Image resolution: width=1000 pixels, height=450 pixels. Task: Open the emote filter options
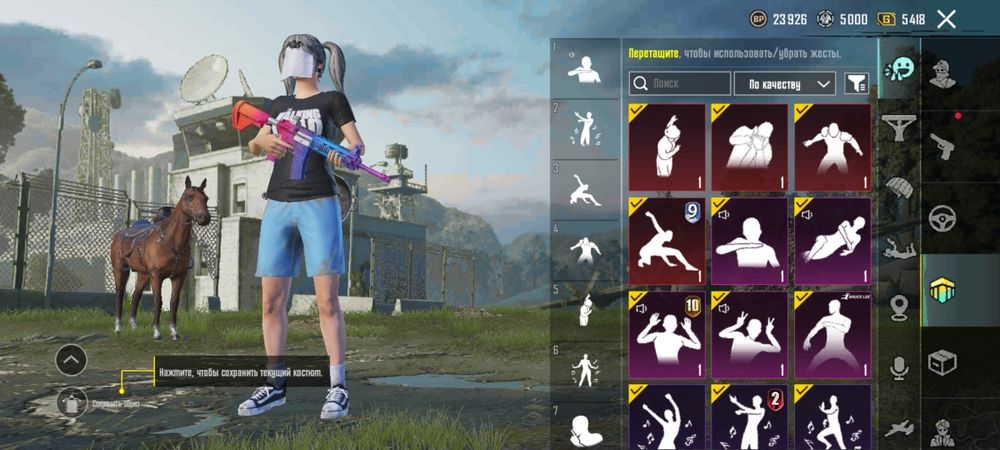(x=856, y=84)
